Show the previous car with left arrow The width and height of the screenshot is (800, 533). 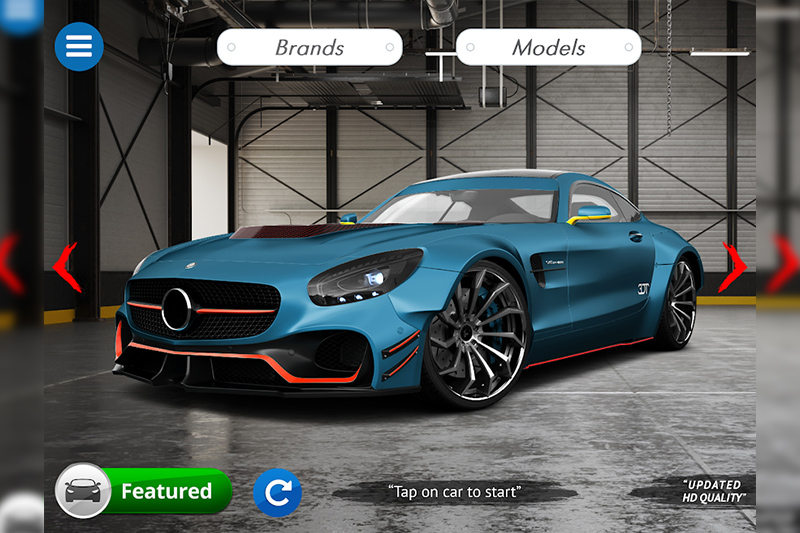click(67, 266)
